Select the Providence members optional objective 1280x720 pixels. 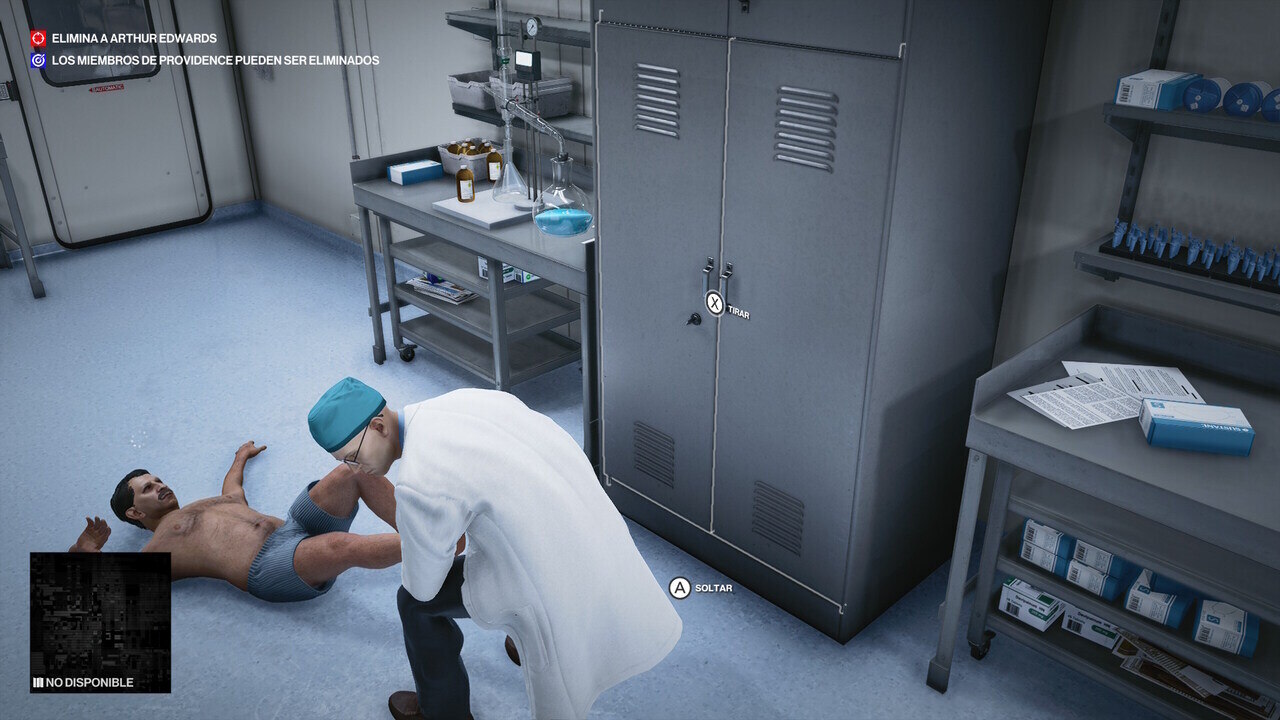click(214, 61)
